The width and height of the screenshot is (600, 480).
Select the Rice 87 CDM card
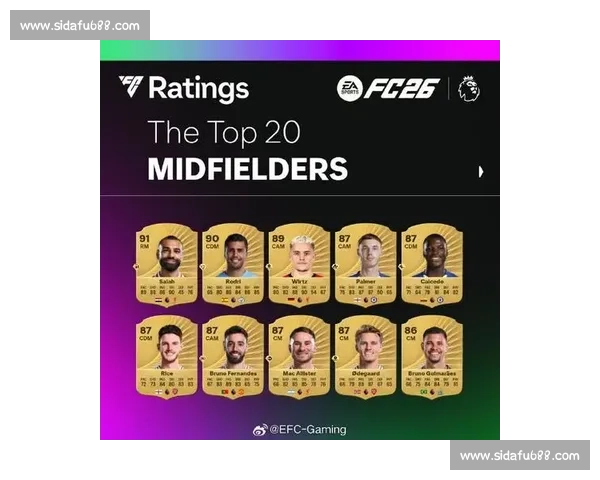(x=167, y=355)
